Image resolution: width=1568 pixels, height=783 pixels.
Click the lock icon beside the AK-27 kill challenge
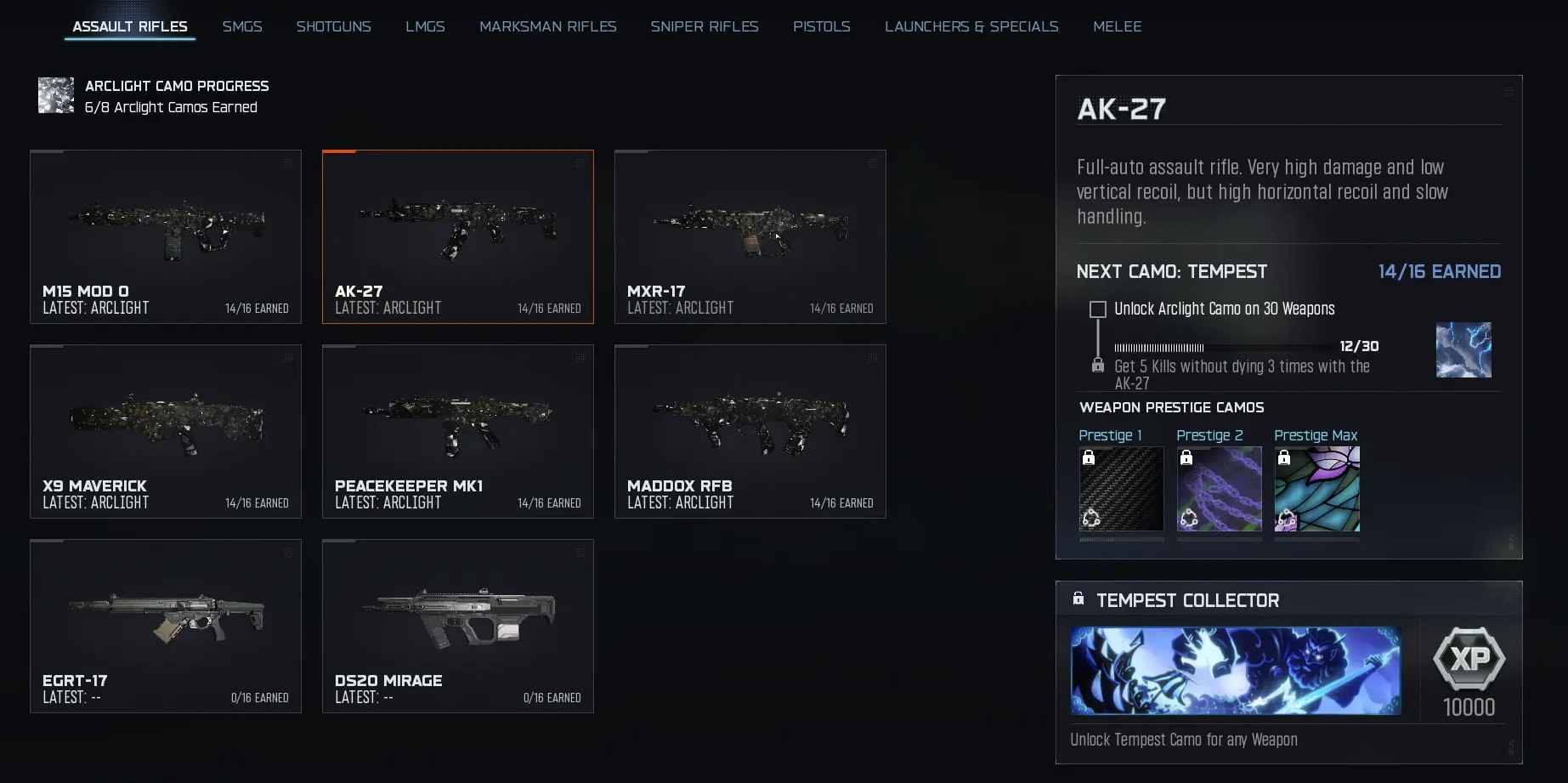point(1097,366)
